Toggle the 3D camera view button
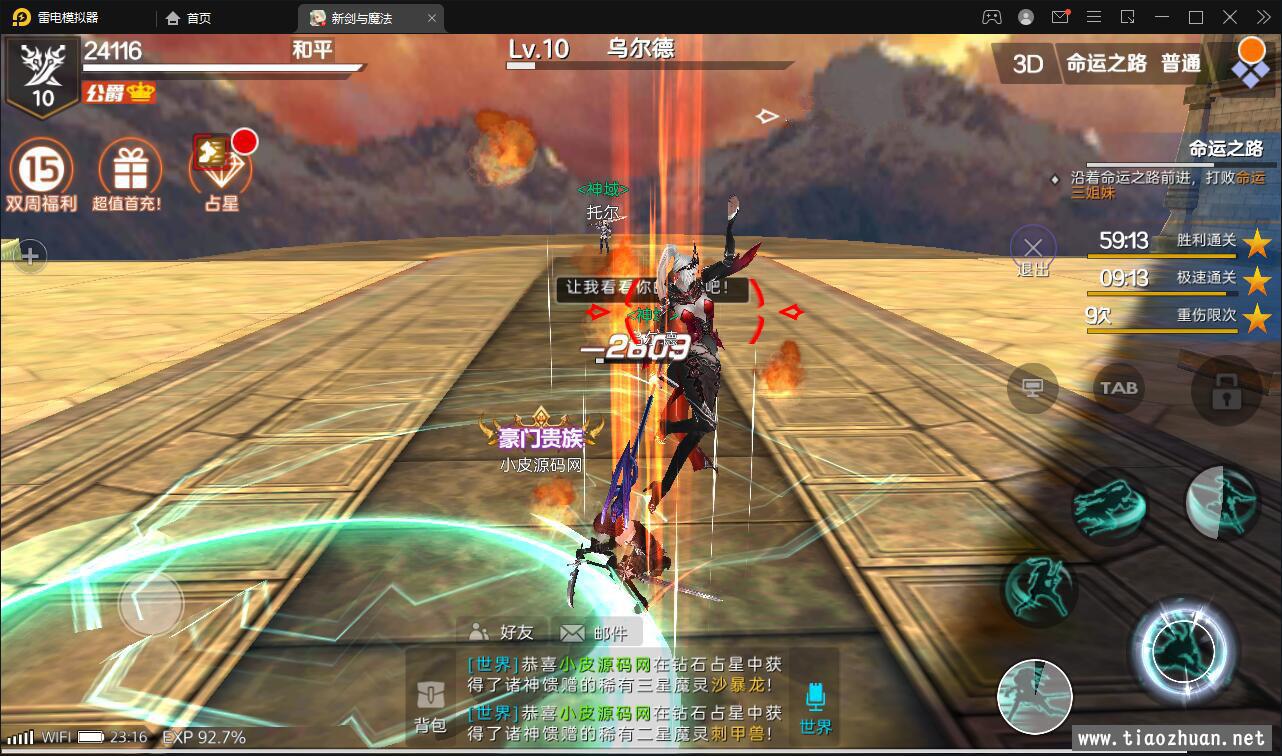Screen dimensions: 1282x756 point(1027,64)
